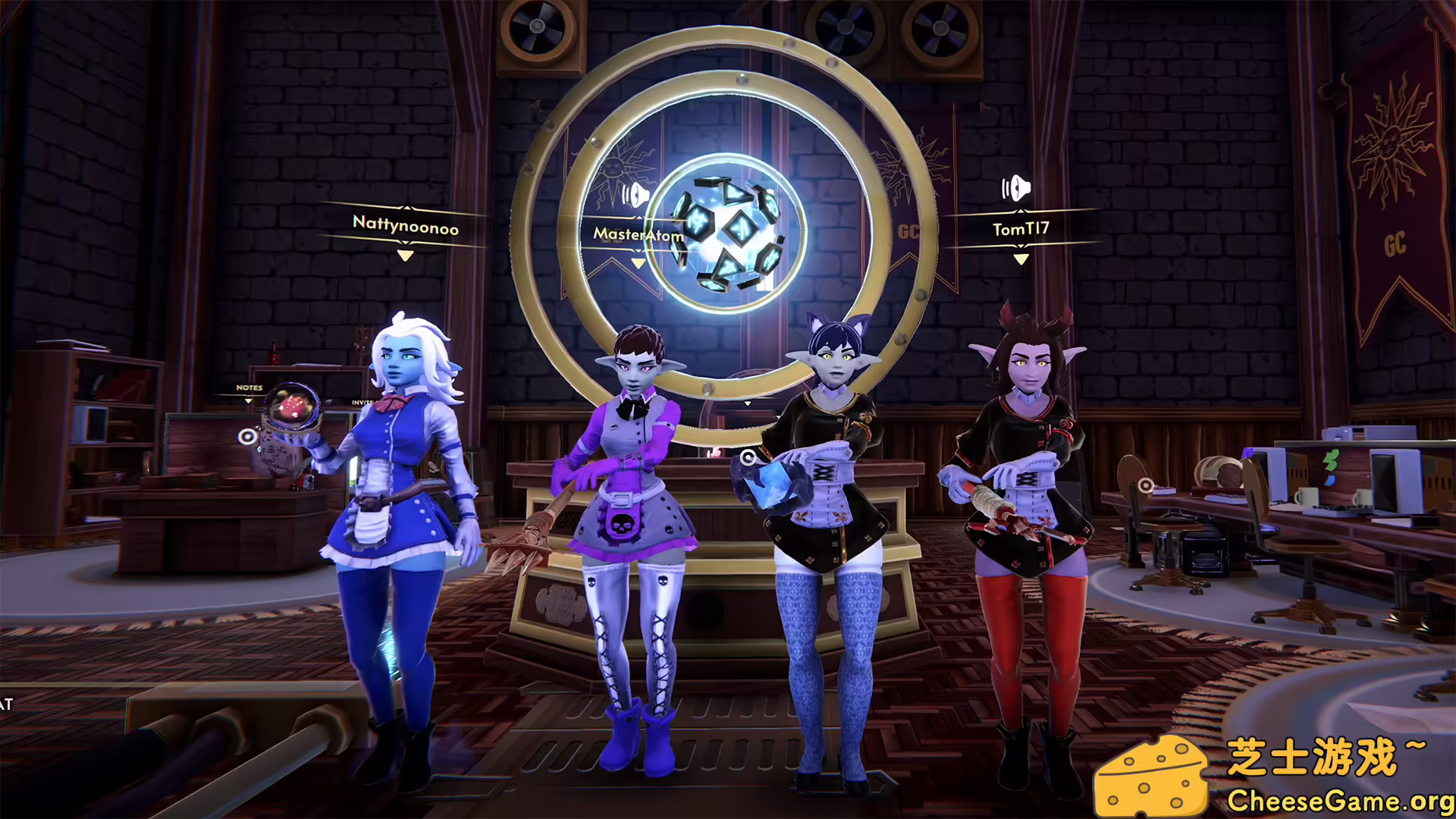
Task: Click the sun emblem on the left wall banner
Action: pos(614,167)
